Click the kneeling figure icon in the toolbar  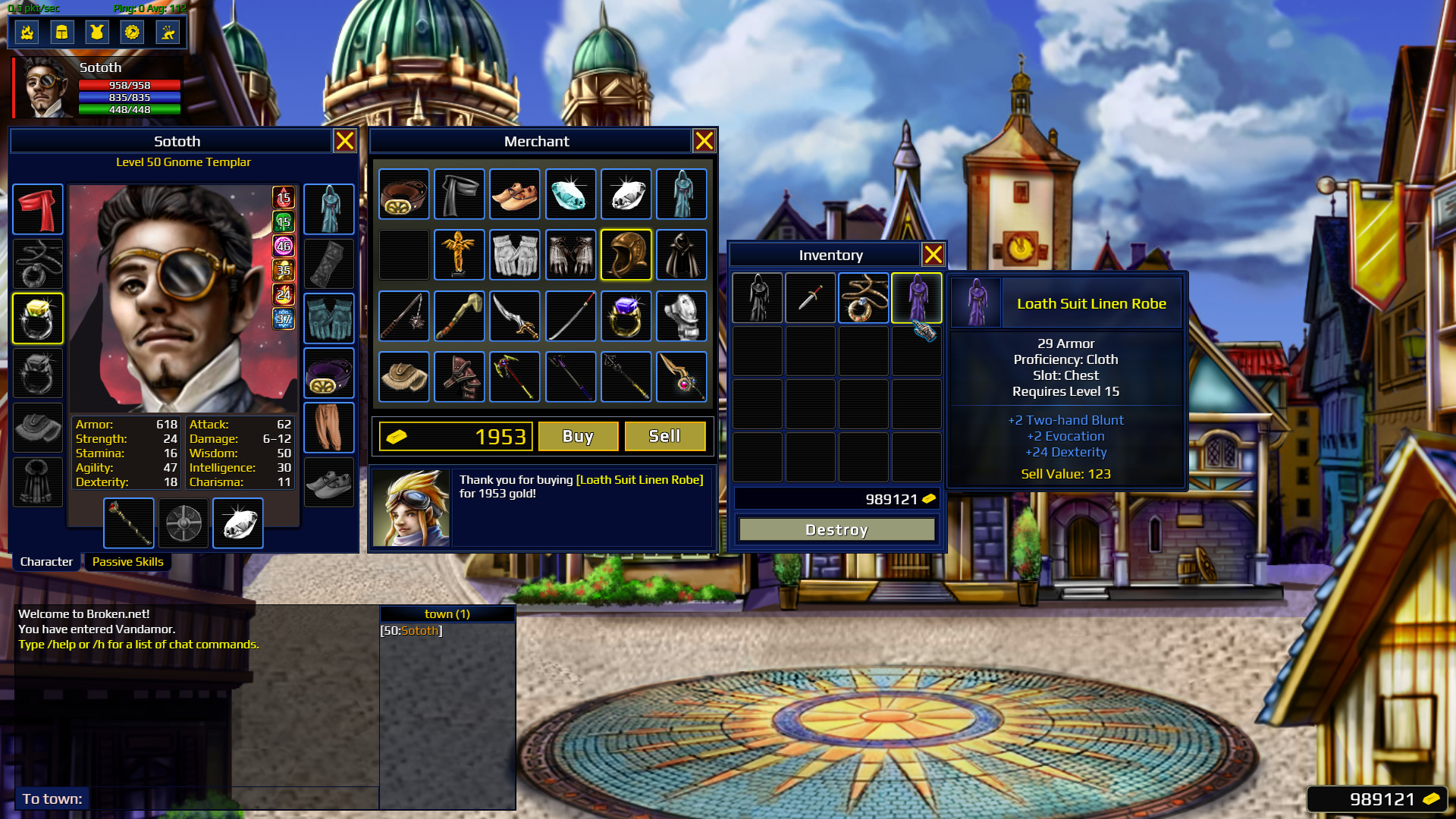pos(168,32)
